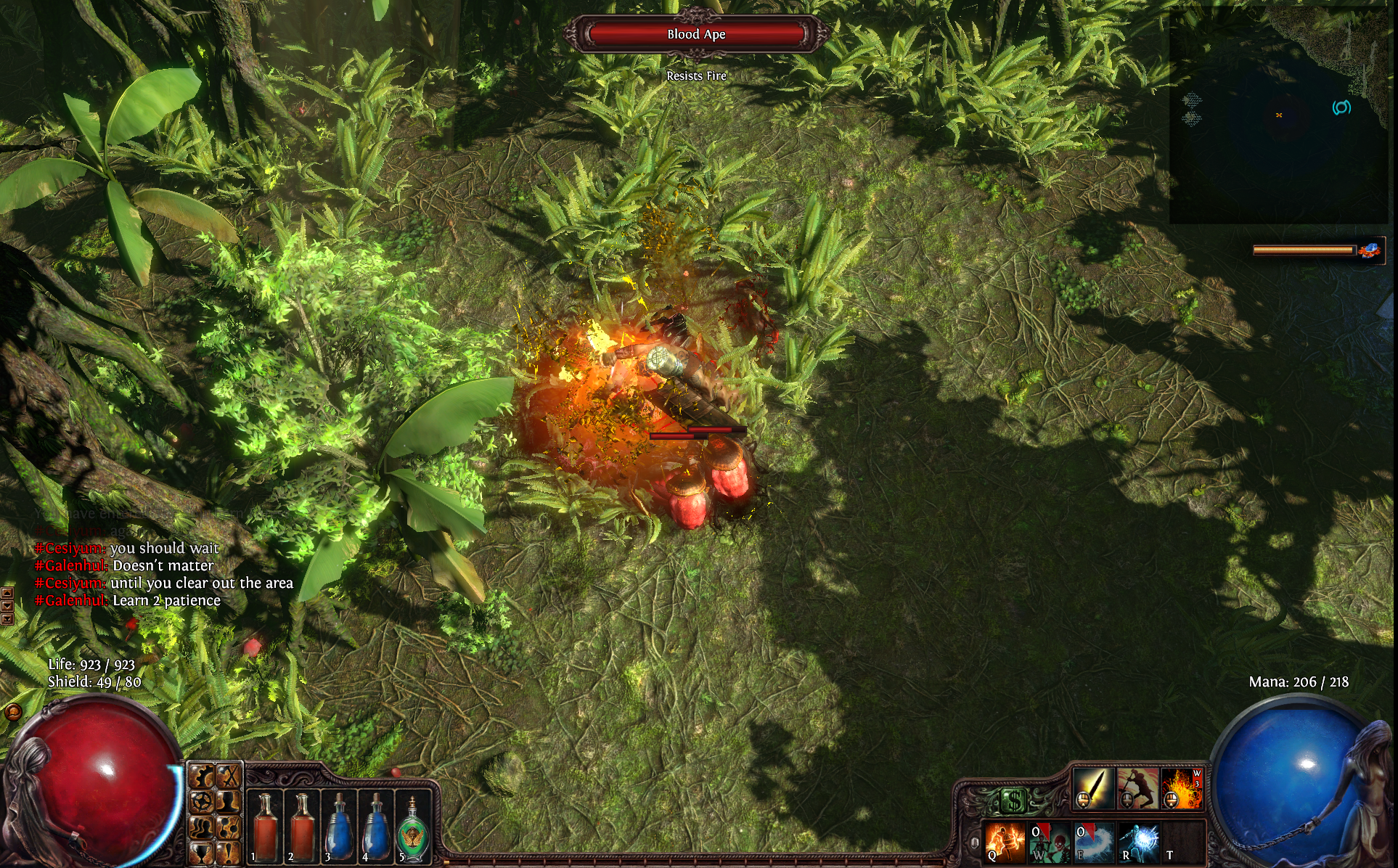The image size is (1398, 868).
Task: Use the red life flask in slot 1
Action: (x=265, y=826)
